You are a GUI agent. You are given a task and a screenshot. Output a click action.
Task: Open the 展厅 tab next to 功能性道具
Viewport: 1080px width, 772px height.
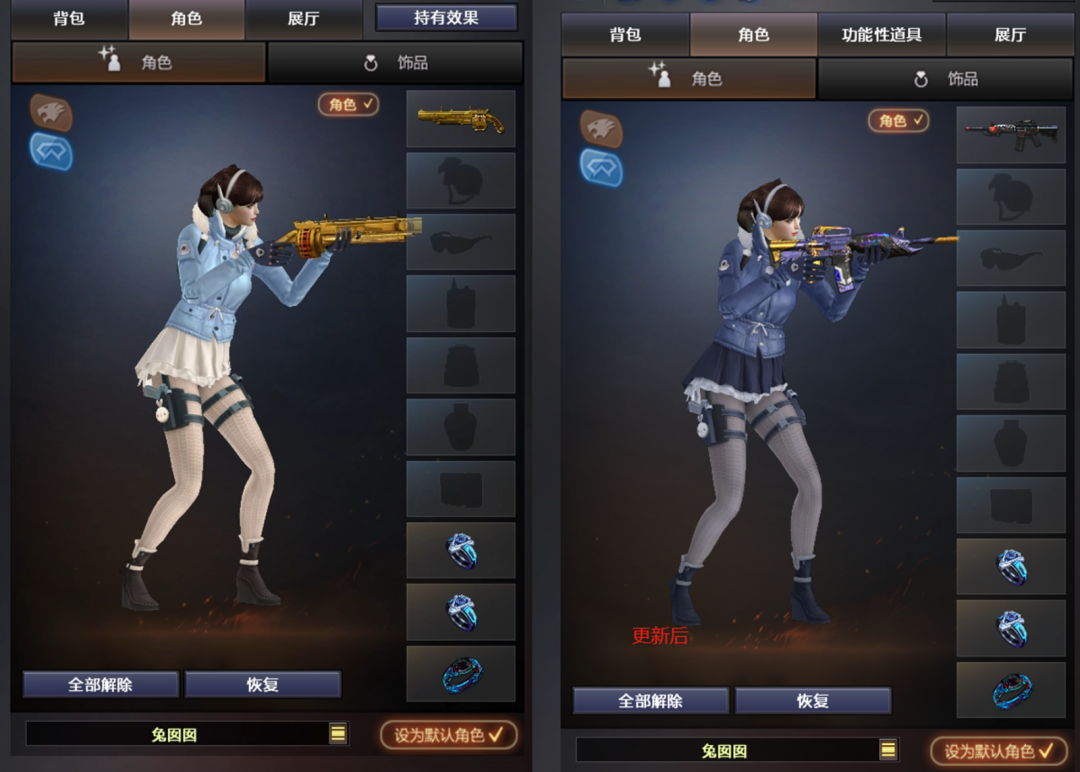click(x=1010, y=35)
